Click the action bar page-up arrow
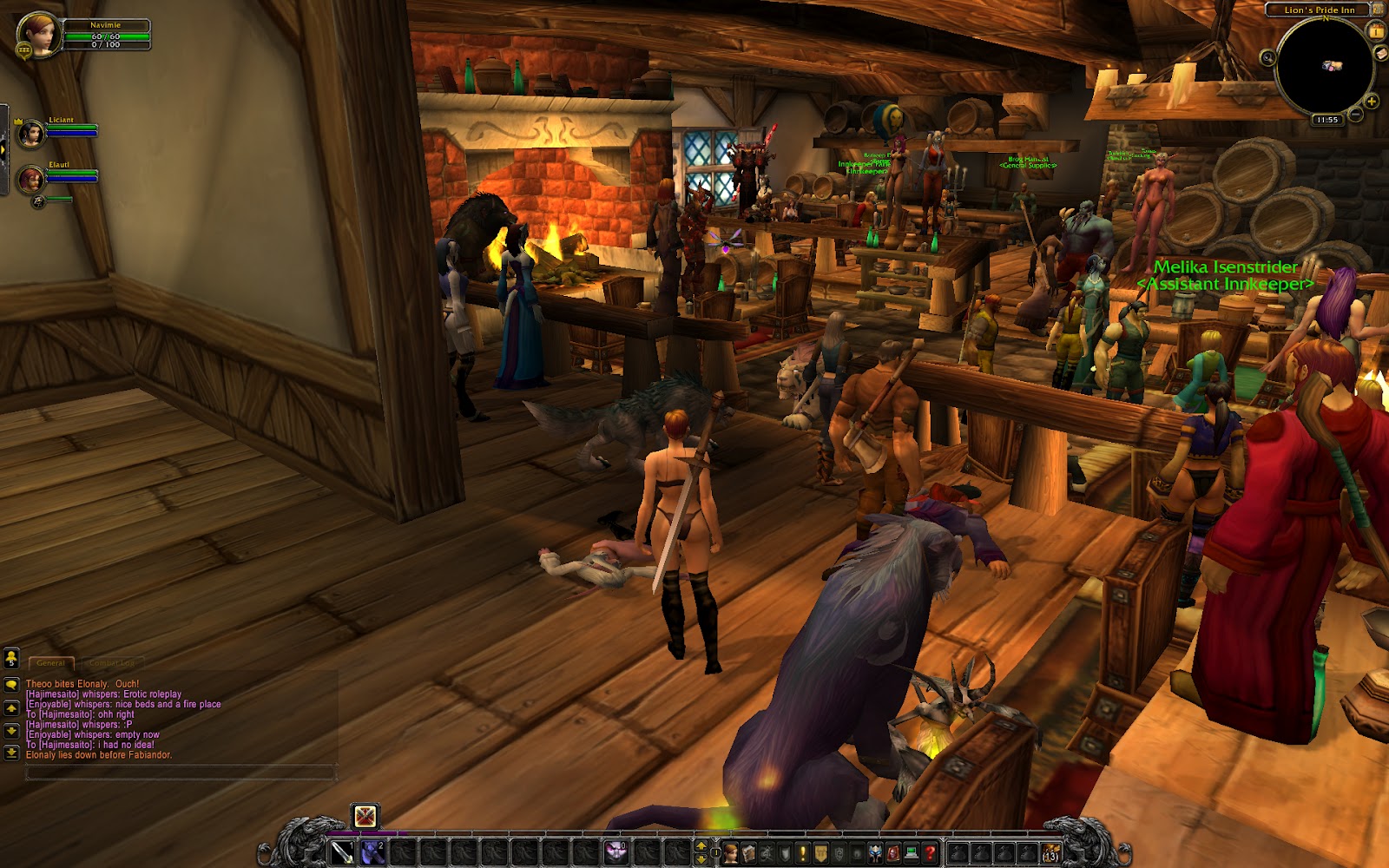1389x868 pixels. tap(701, 846)
